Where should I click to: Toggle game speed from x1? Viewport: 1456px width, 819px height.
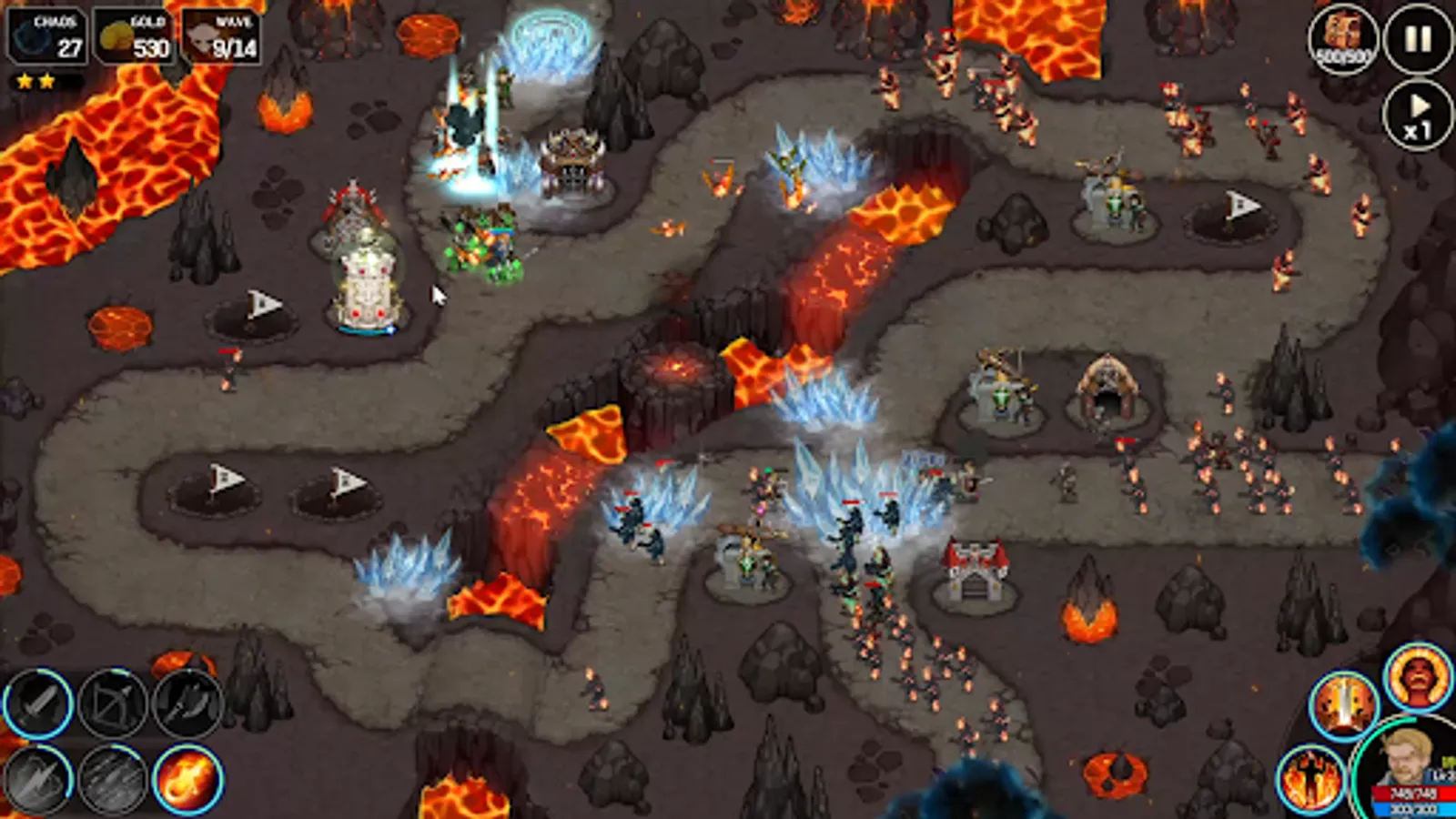[x=1417, y=116]
